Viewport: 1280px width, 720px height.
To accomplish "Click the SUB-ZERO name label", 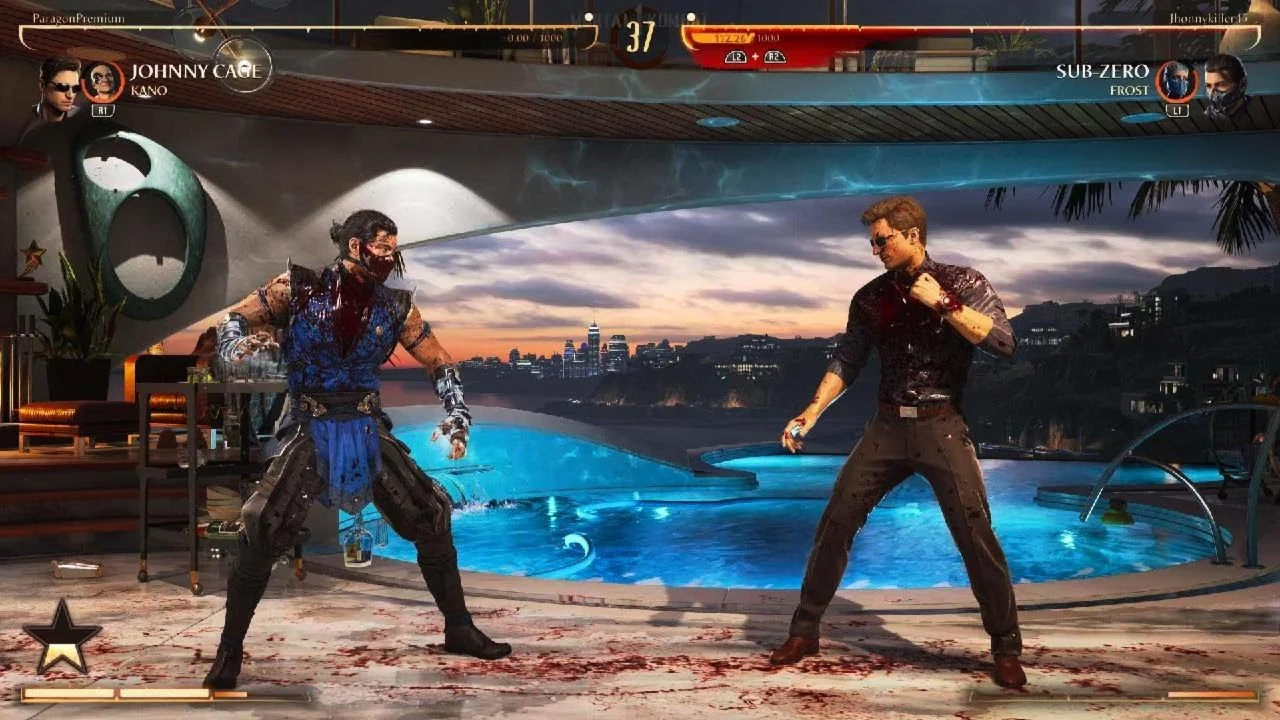I will click(1104, 70).
